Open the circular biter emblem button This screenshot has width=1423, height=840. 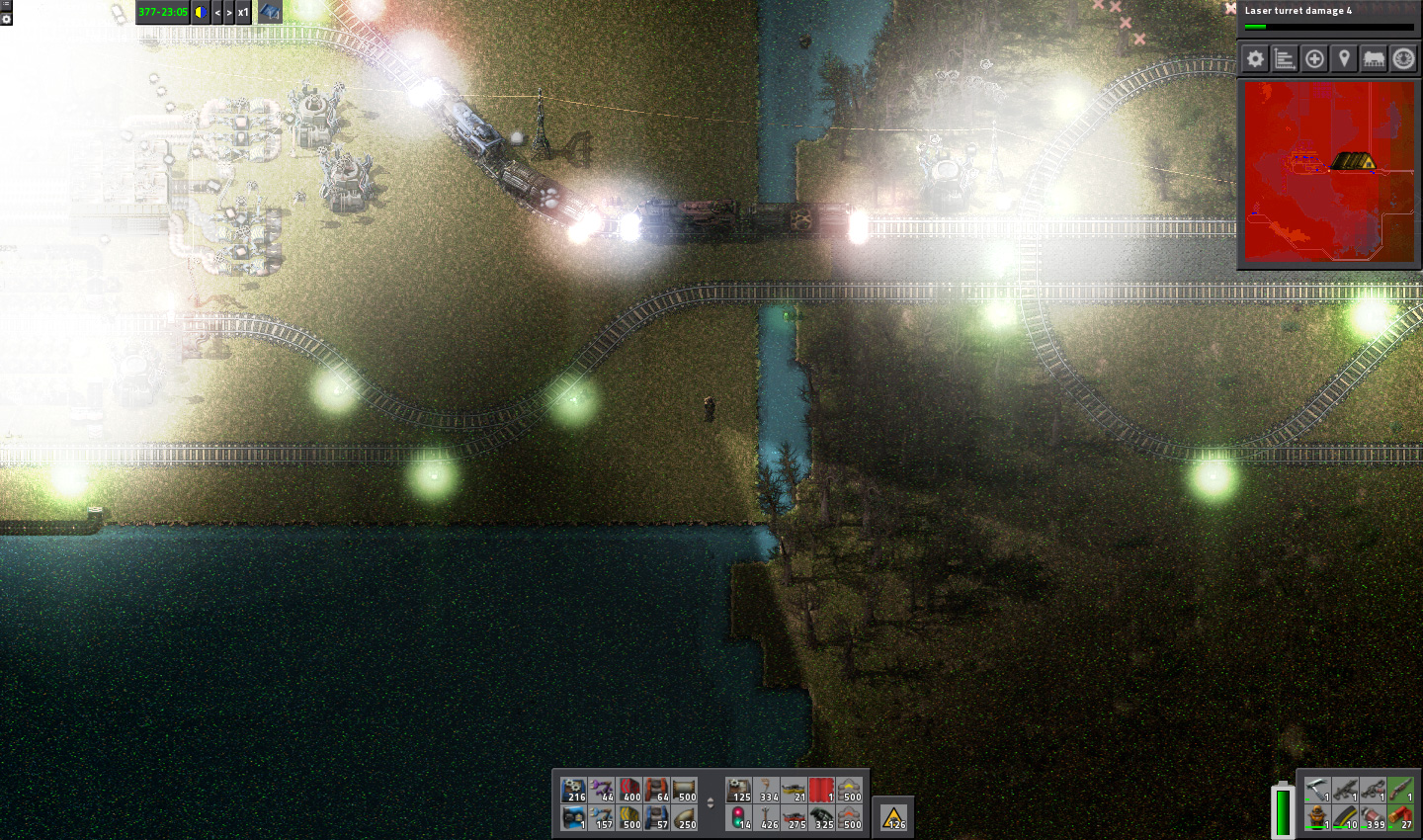coord(1403,59)
